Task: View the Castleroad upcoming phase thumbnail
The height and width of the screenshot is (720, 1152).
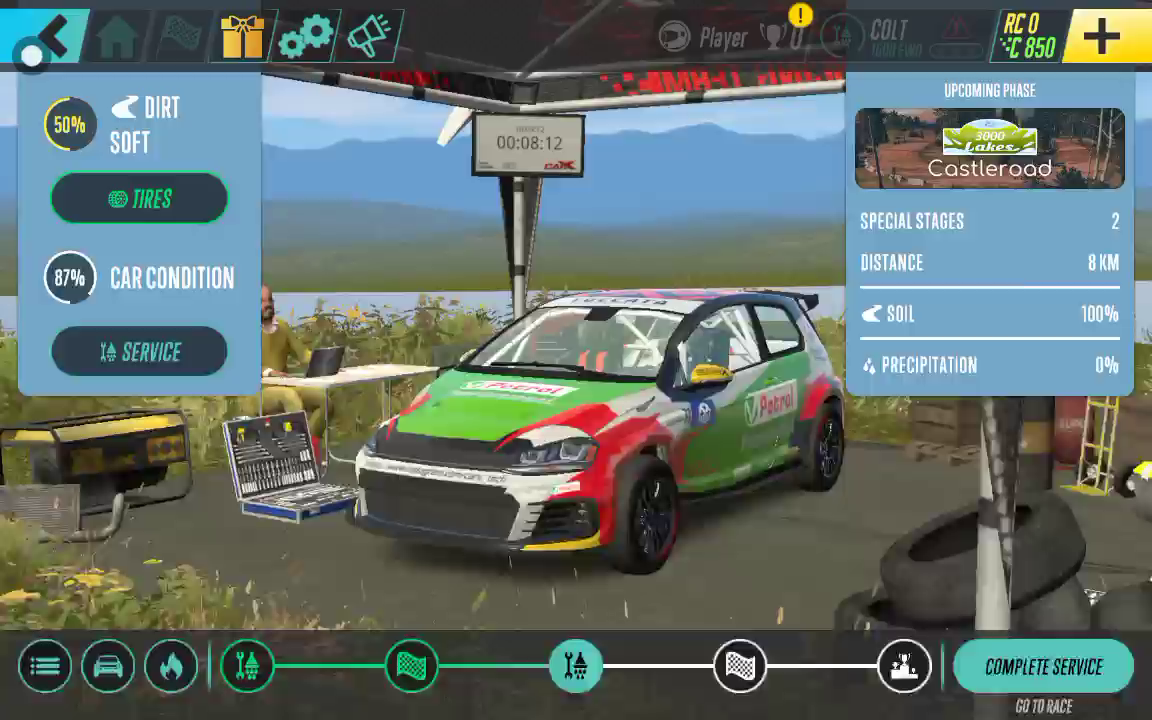Action: pos(989,148)
